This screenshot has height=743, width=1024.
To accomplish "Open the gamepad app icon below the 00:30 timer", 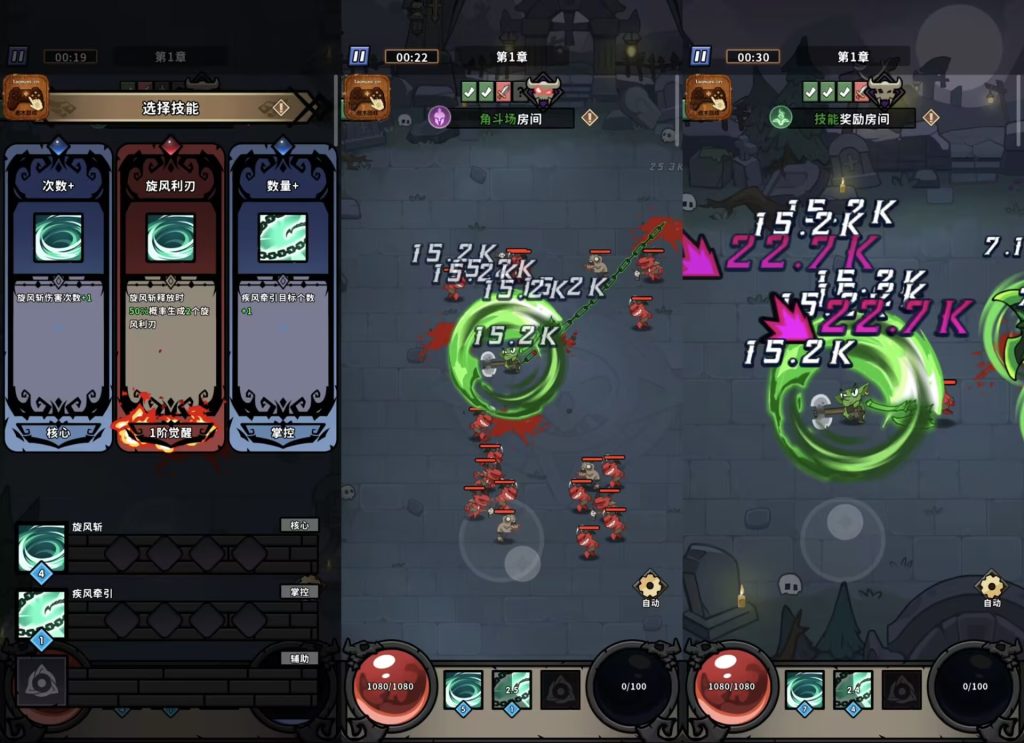I will point(709,98).
